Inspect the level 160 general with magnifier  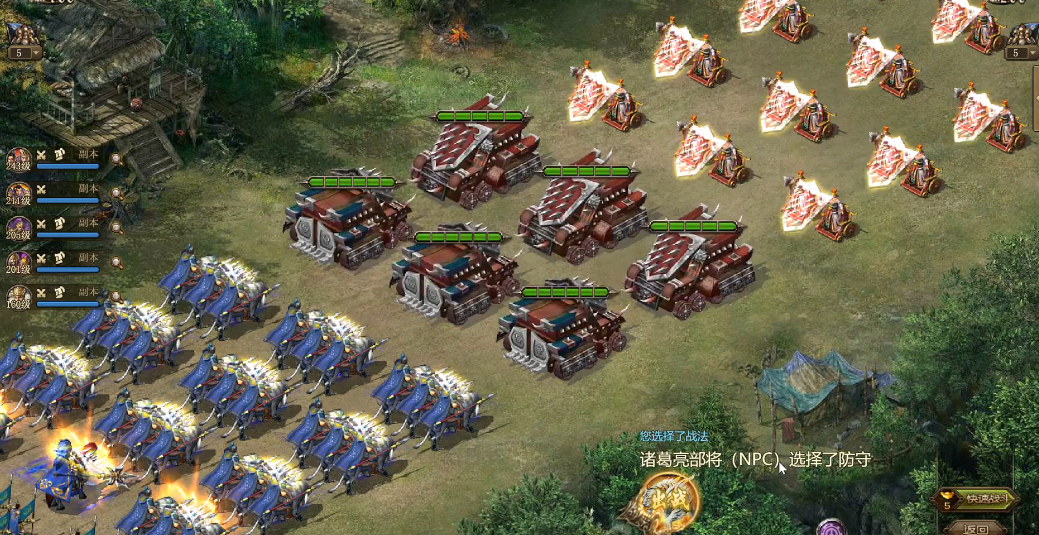[117, 296]
